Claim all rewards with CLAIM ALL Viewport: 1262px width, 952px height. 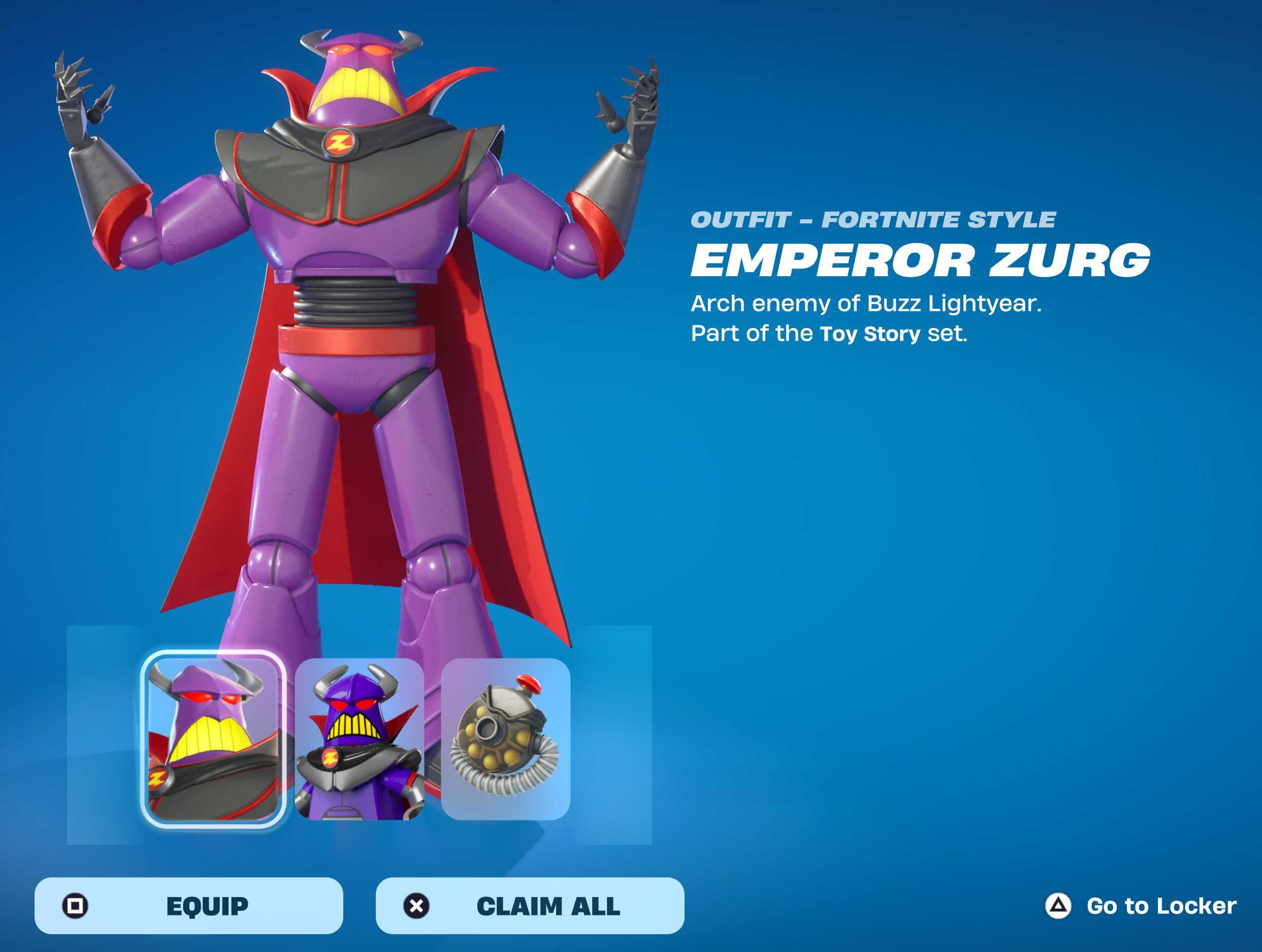[530, 905]
